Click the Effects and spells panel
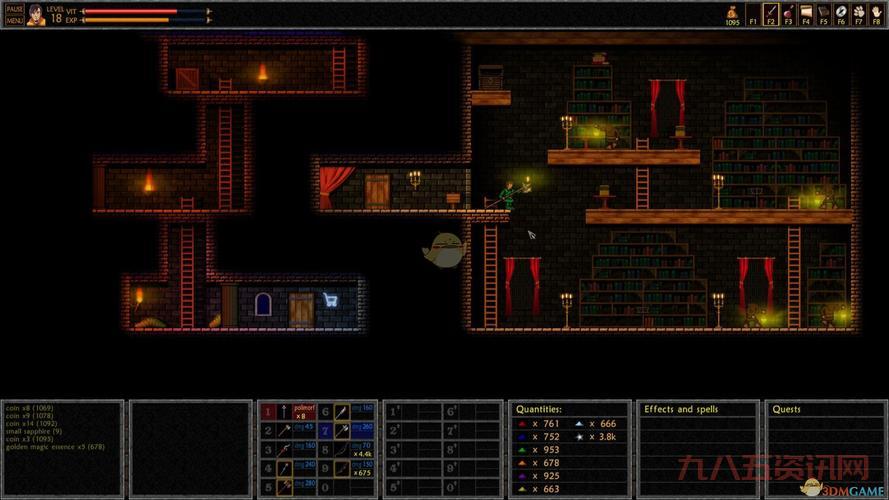 point(697,450)
